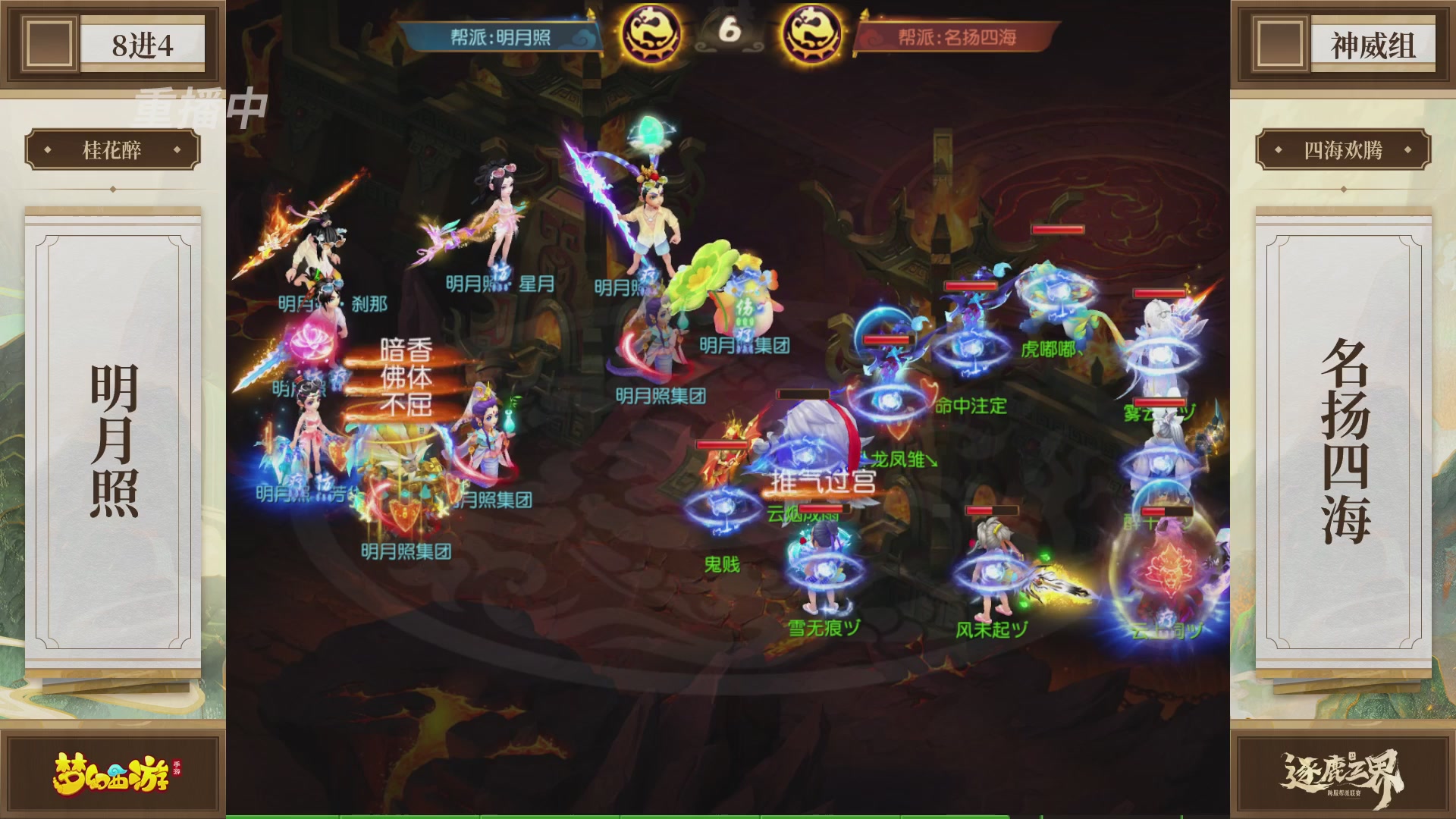Open the 帮派:明月照 banner tab

tap(500, 36)
